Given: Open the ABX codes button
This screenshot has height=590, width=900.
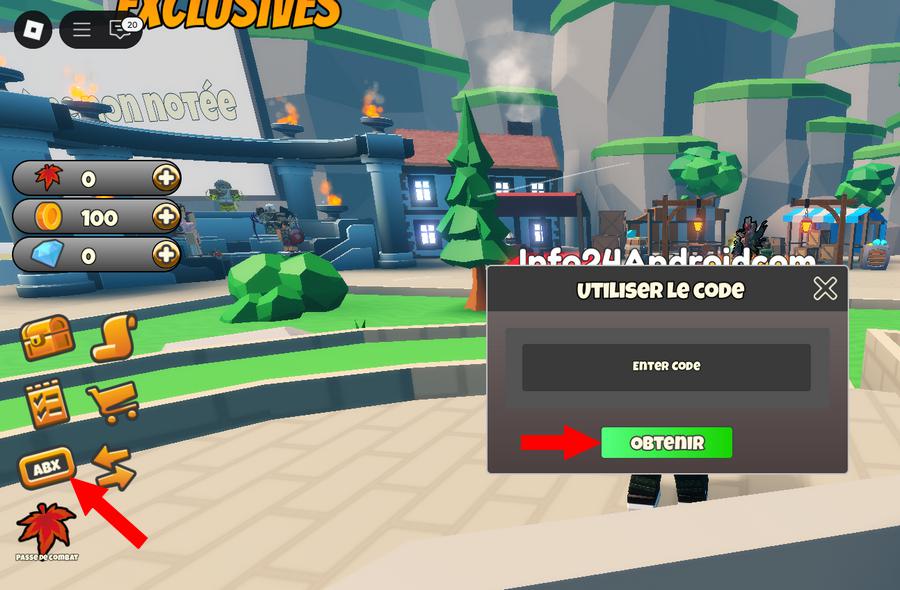Looking at the screenshot, I should point(47,467).
